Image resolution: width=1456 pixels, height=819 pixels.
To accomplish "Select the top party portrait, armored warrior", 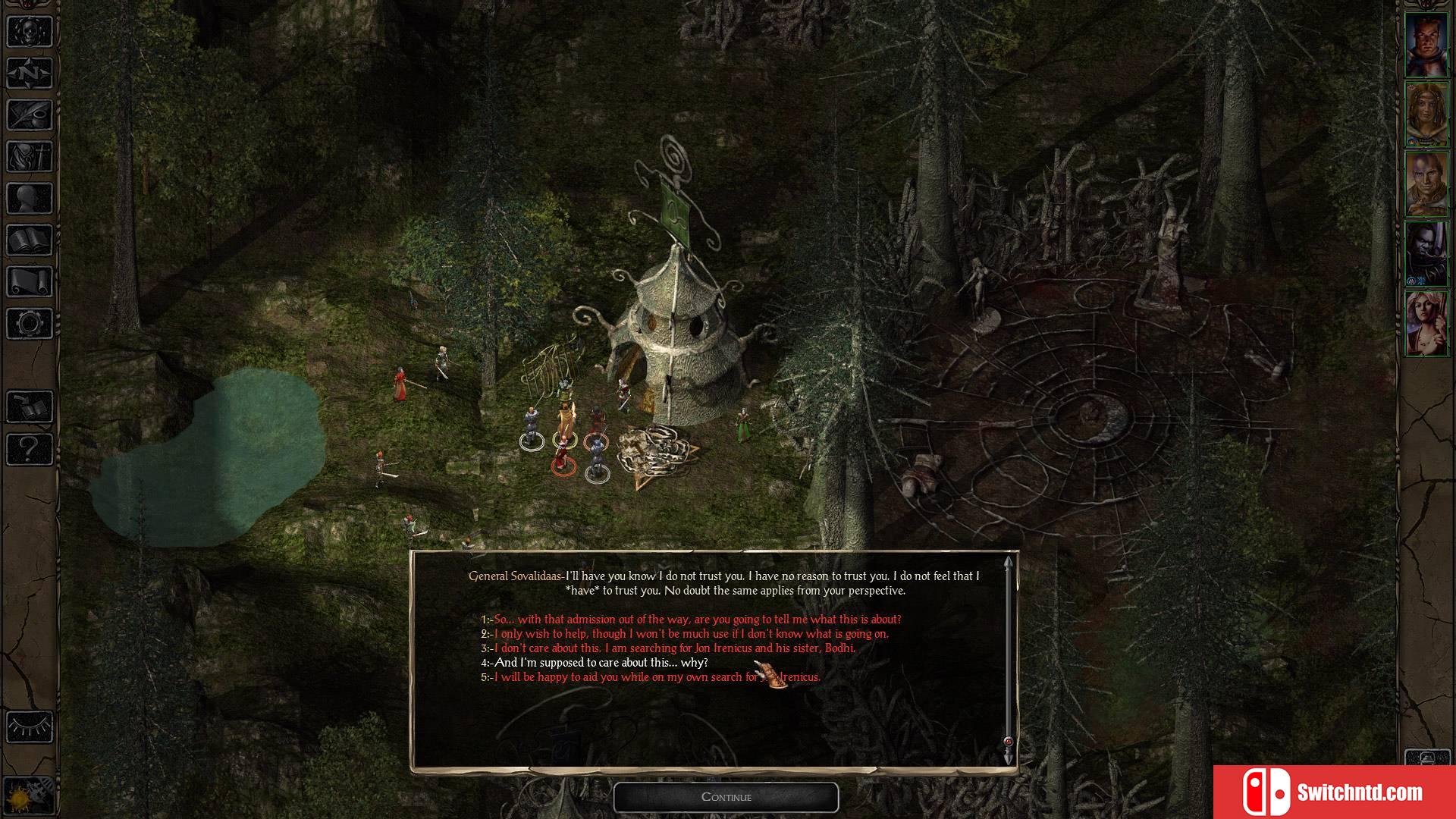I will pos(1426,45).
